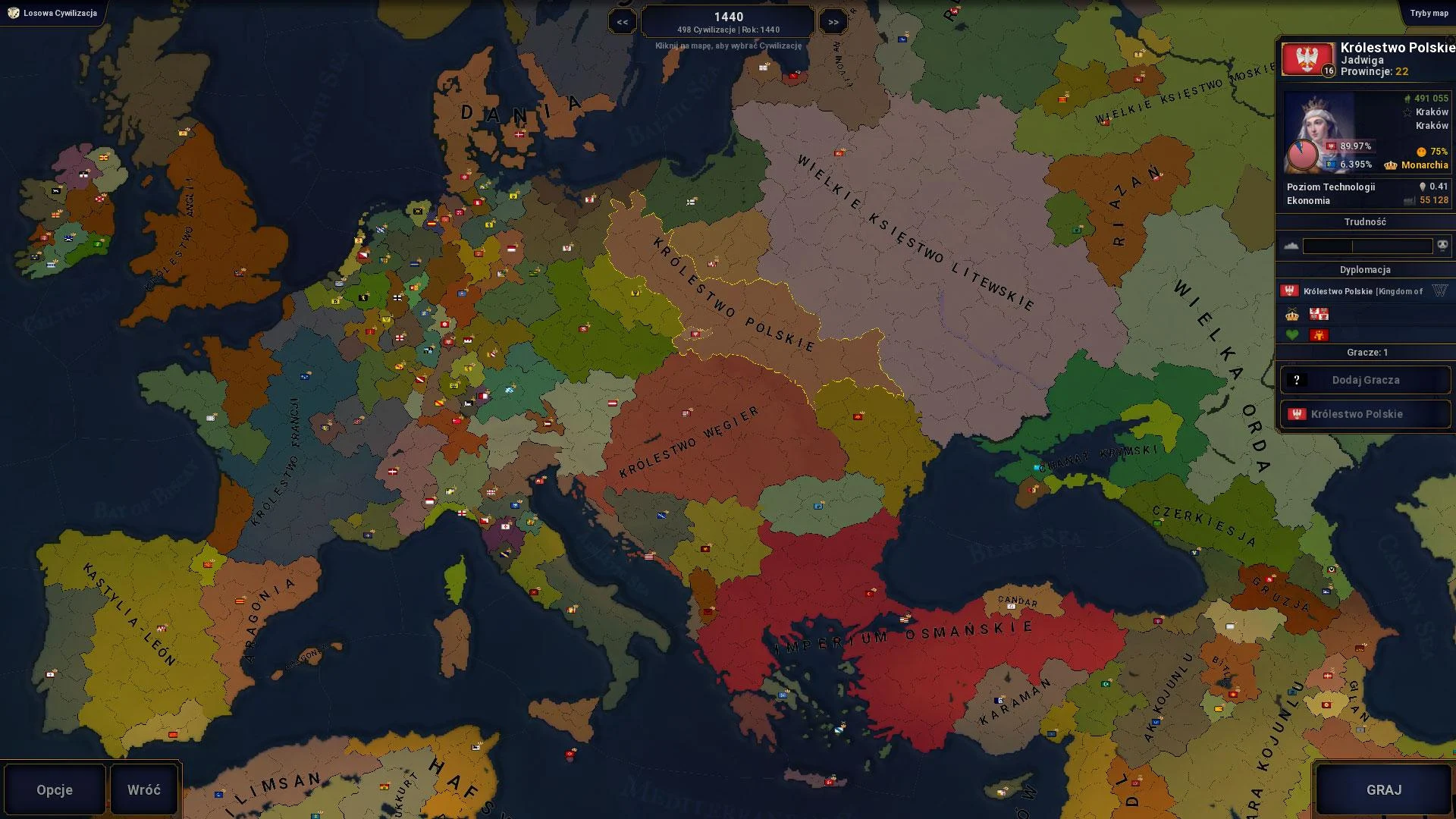Viewport: 1456px width, 819px height.
Task: Click the next scenario arrow
Action: (833, 22)
